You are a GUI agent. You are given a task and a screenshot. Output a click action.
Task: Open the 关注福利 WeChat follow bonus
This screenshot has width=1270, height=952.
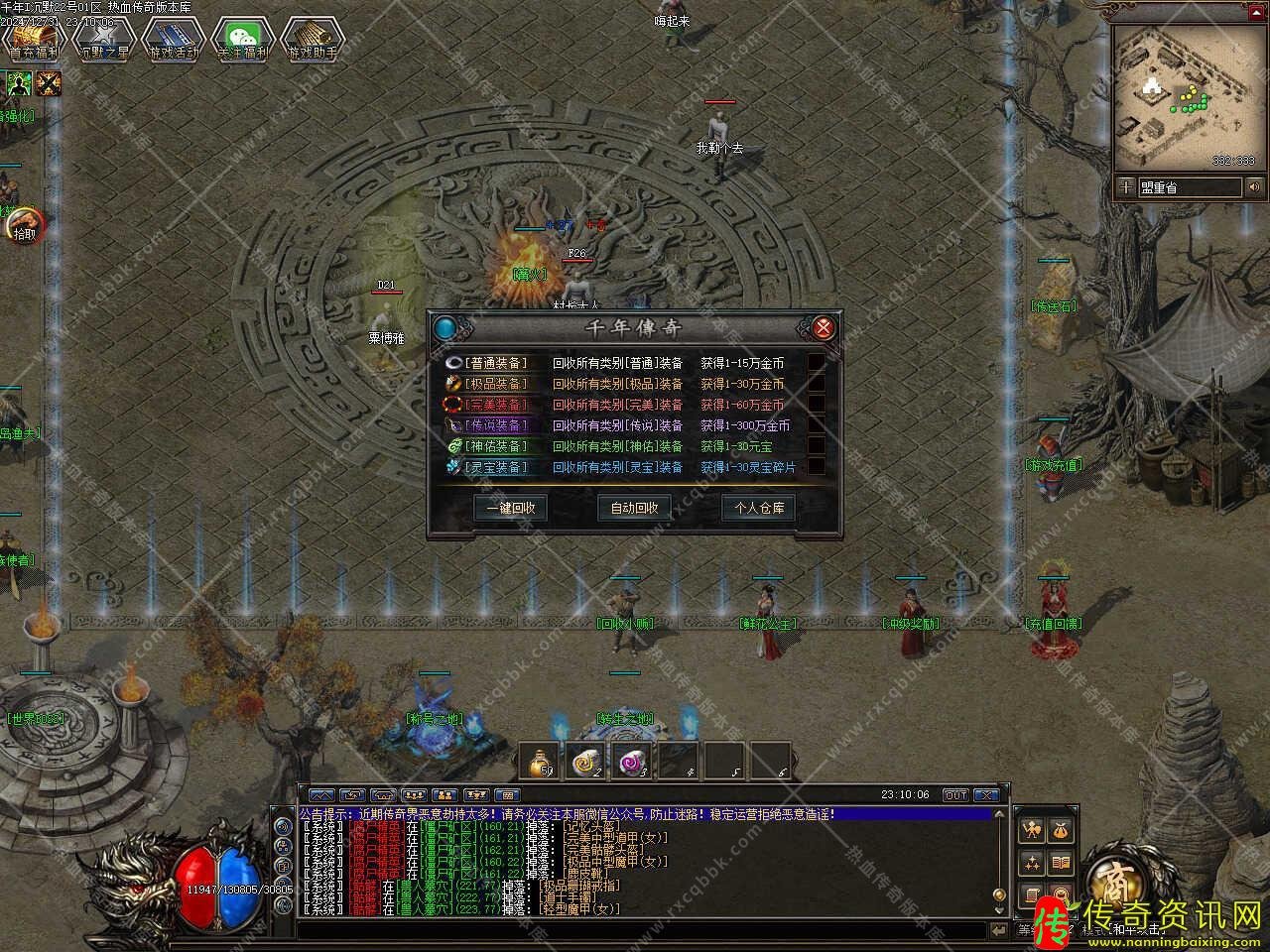click(243, 40)
